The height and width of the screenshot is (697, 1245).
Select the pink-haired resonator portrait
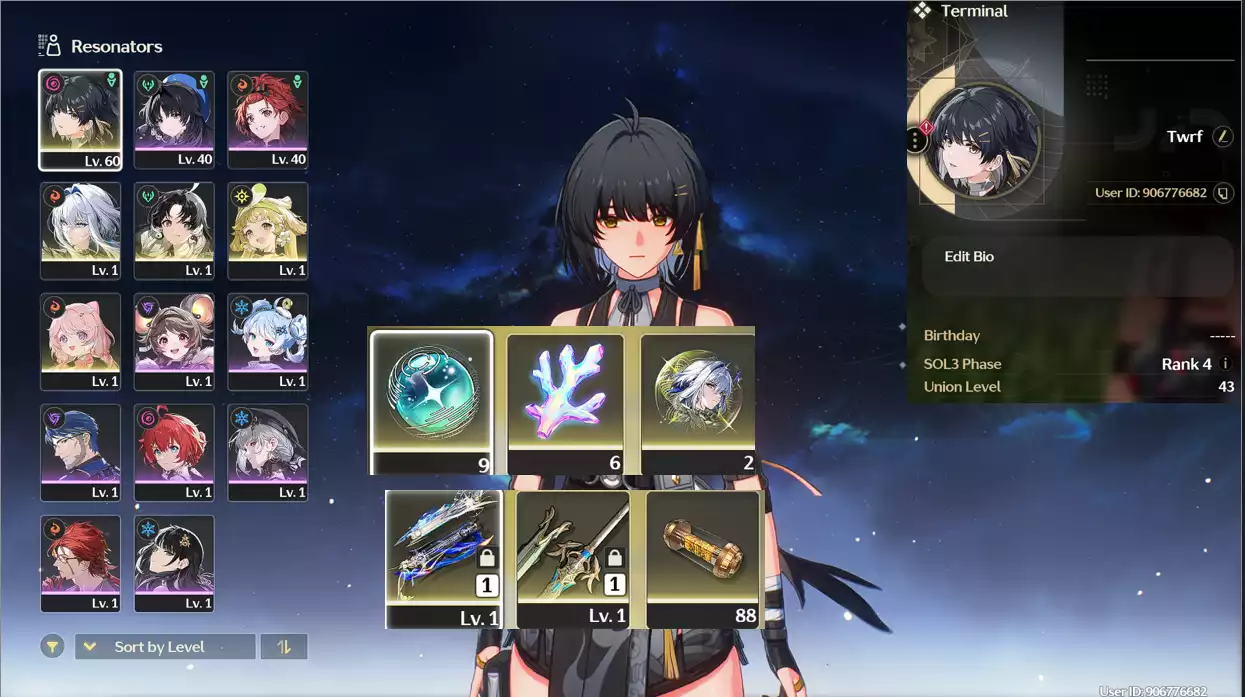coord(80,341)
